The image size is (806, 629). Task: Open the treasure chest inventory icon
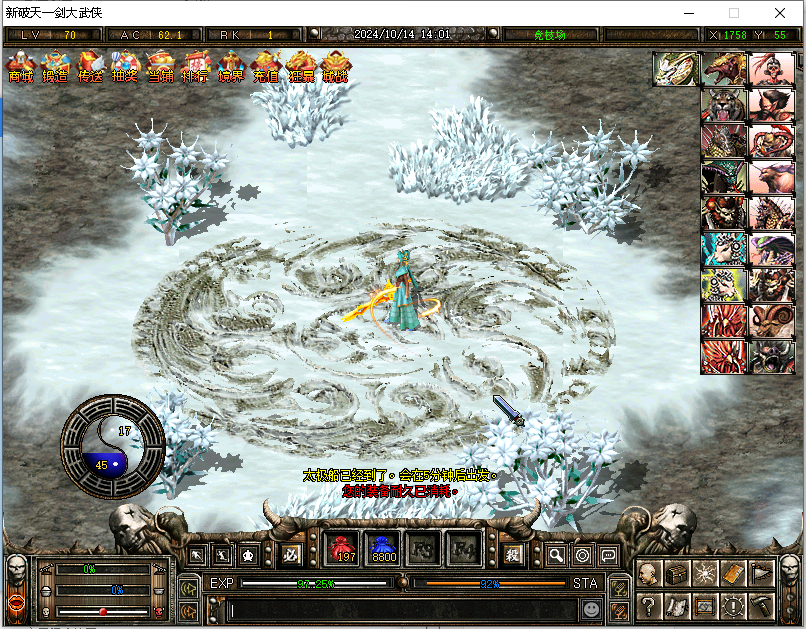(x=677, y=573)
